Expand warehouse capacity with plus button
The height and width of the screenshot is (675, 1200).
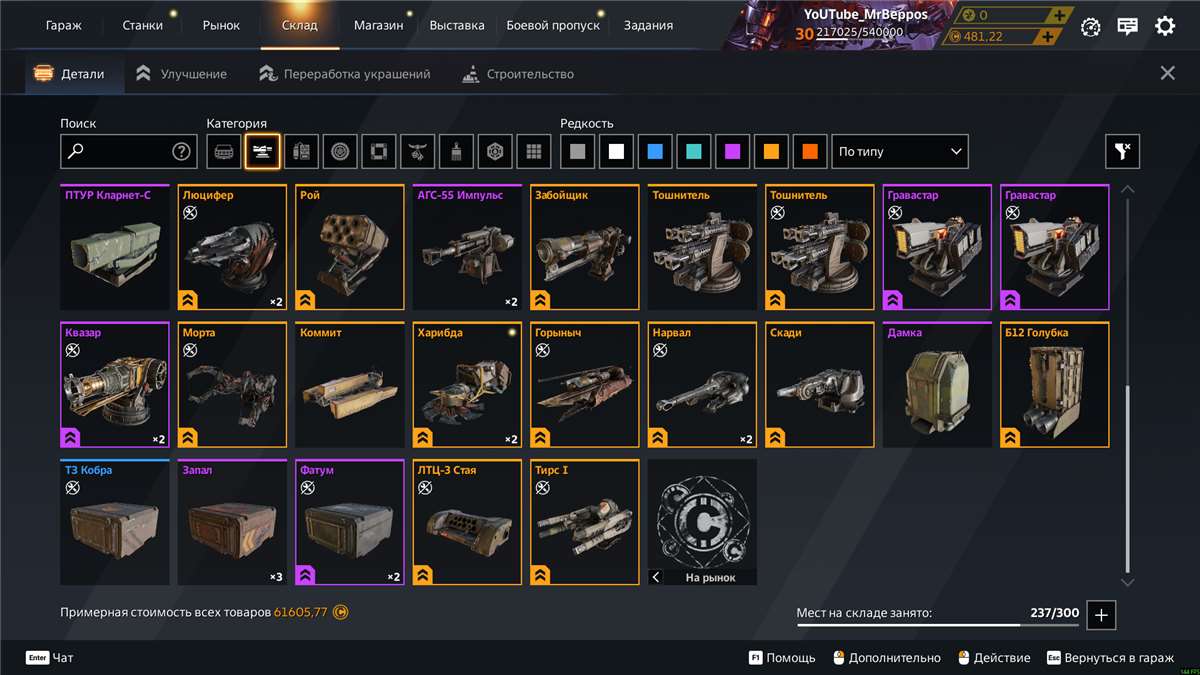[1101, 615]
